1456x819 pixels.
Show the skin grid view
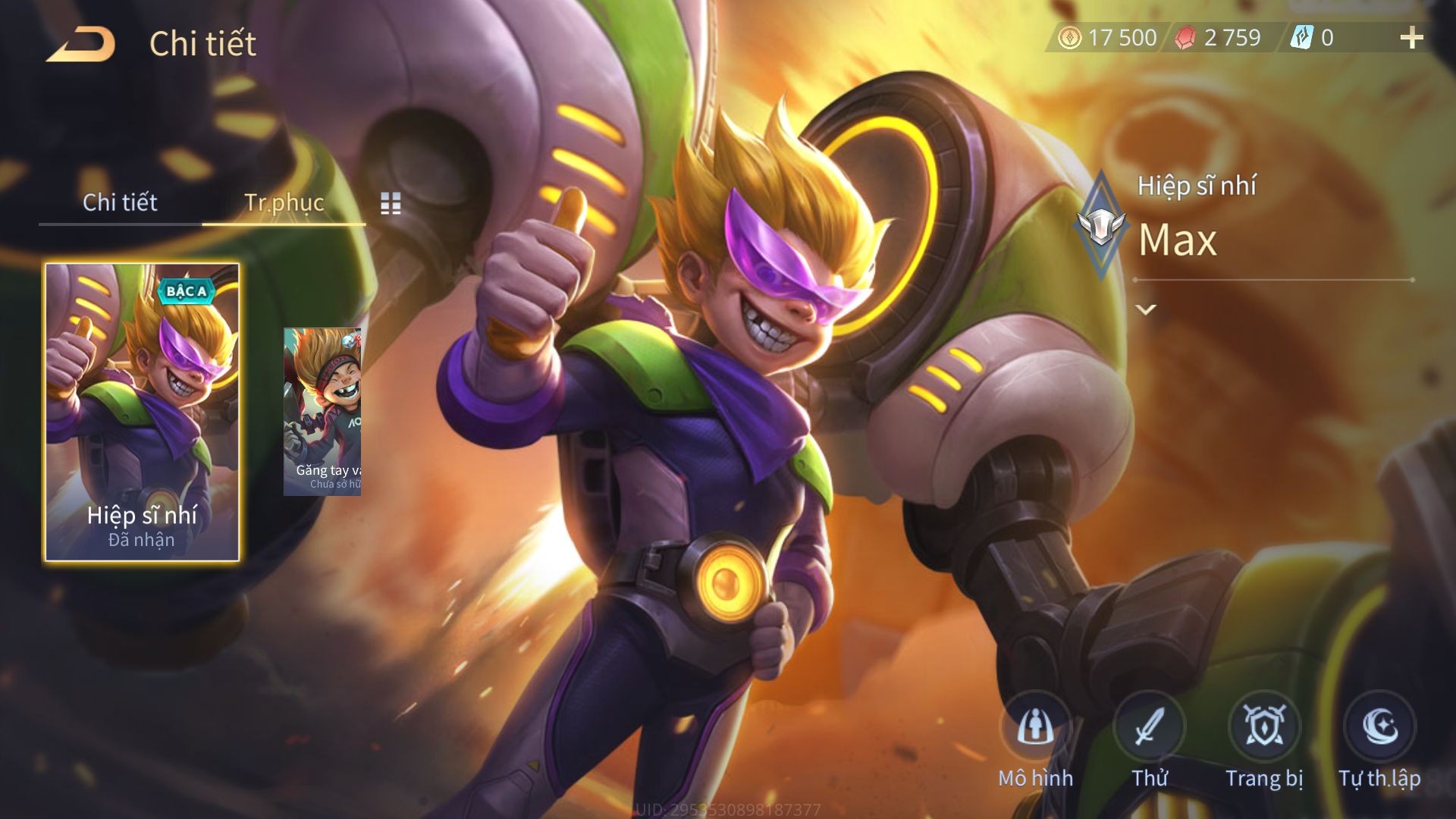click(x=391, y=203)
